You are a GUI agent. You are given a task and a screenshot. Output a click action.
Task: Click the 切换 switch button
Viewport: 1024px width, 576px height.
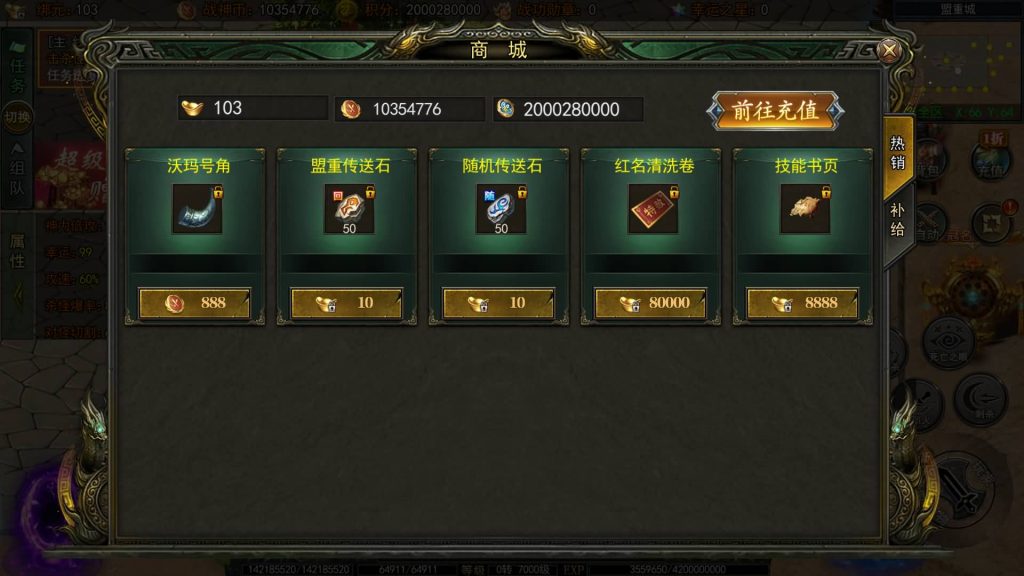[17, 117]
